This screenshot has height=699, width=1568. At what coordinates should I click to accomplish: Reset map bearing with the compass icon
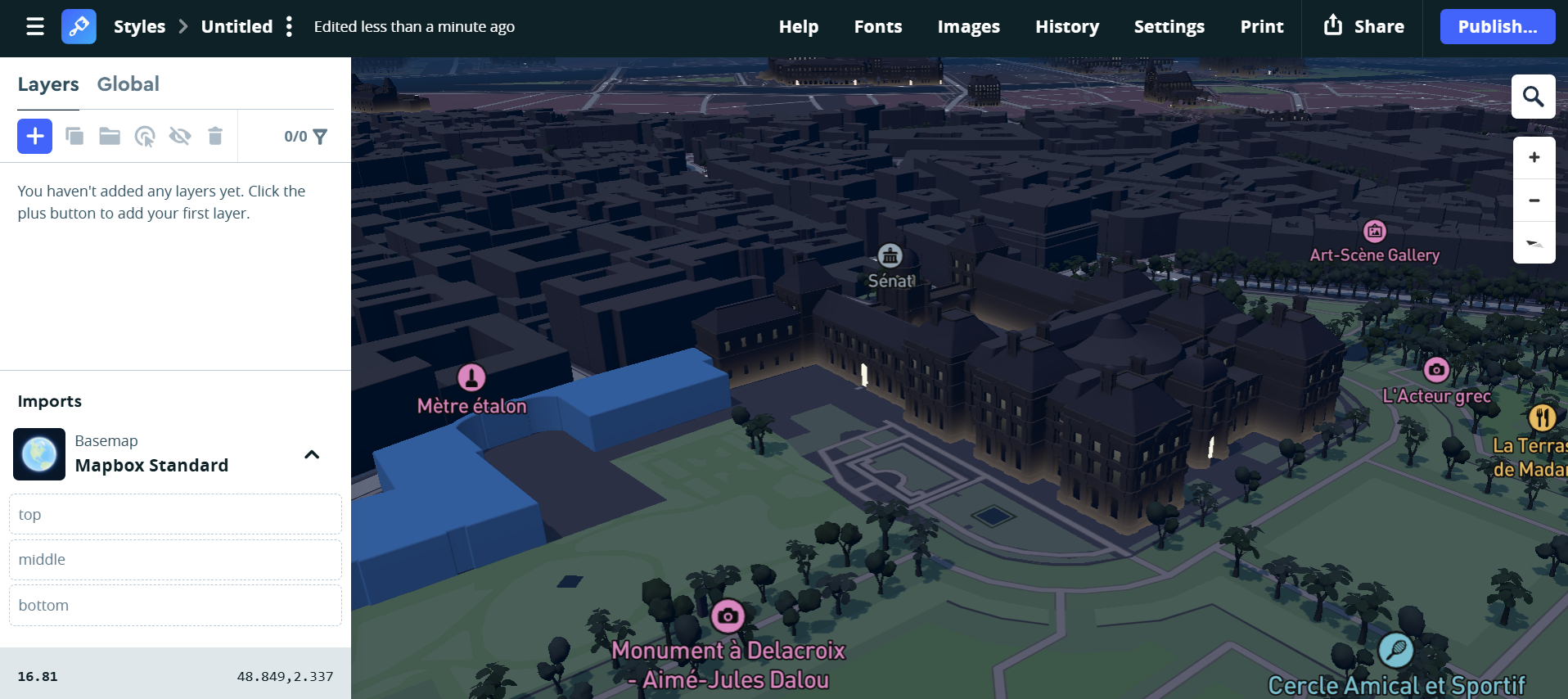click(x=1534, y=243)
